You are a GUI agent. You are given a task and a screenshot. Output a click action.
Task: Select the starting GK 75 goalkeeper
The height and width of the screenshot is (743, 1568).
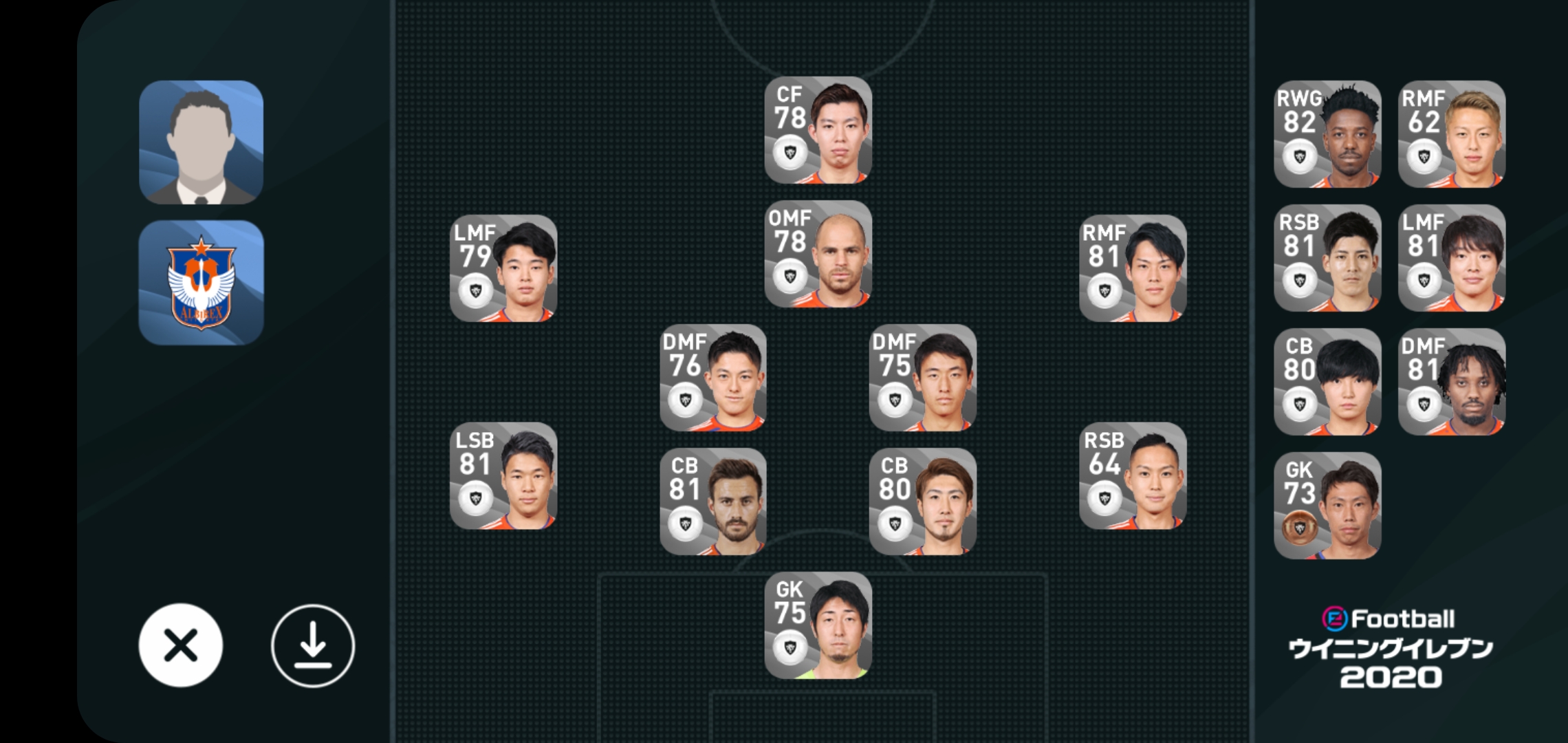pos(818,625)
